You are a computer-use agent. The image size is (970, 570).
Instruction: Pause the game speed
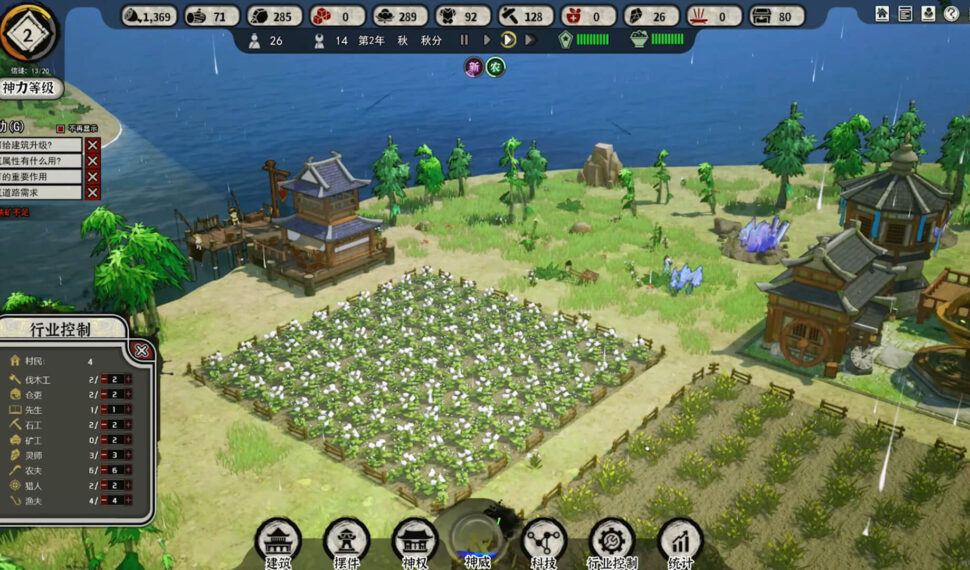464,40
